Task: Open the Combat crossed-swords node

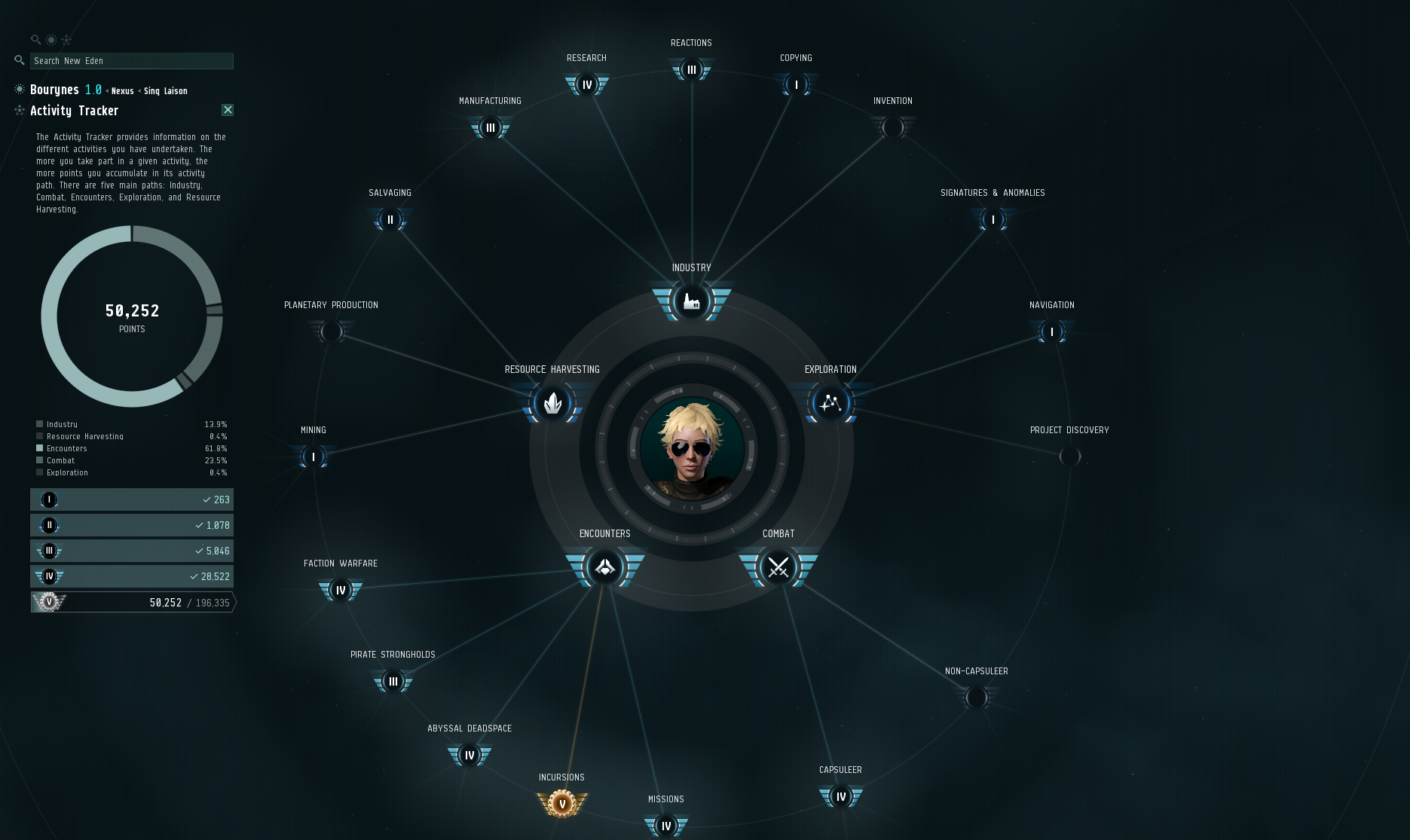Action: (x=778, y=569)
